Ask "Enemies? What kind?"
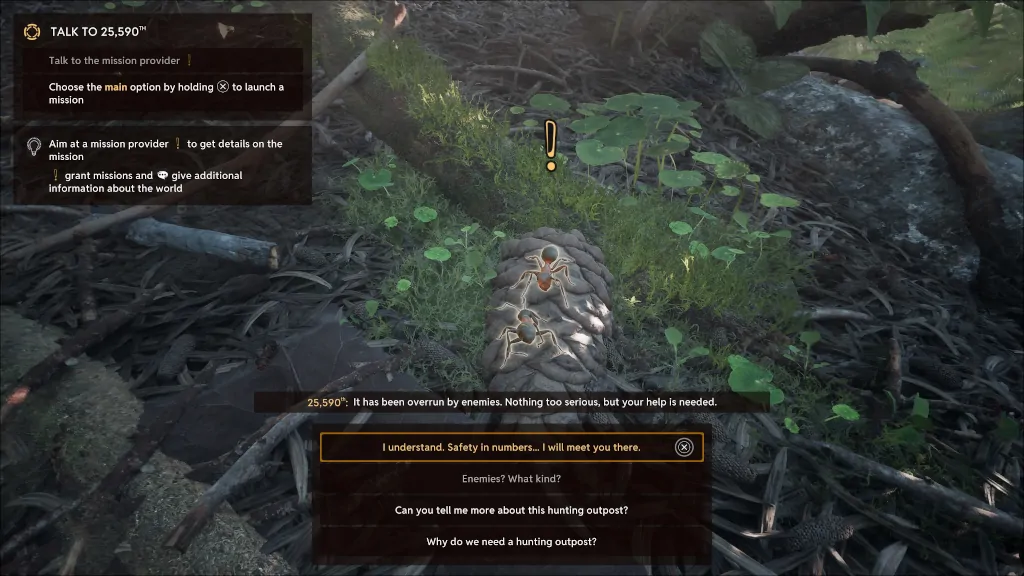Viewport: 1024px width, 576px height. coord(511,478)
